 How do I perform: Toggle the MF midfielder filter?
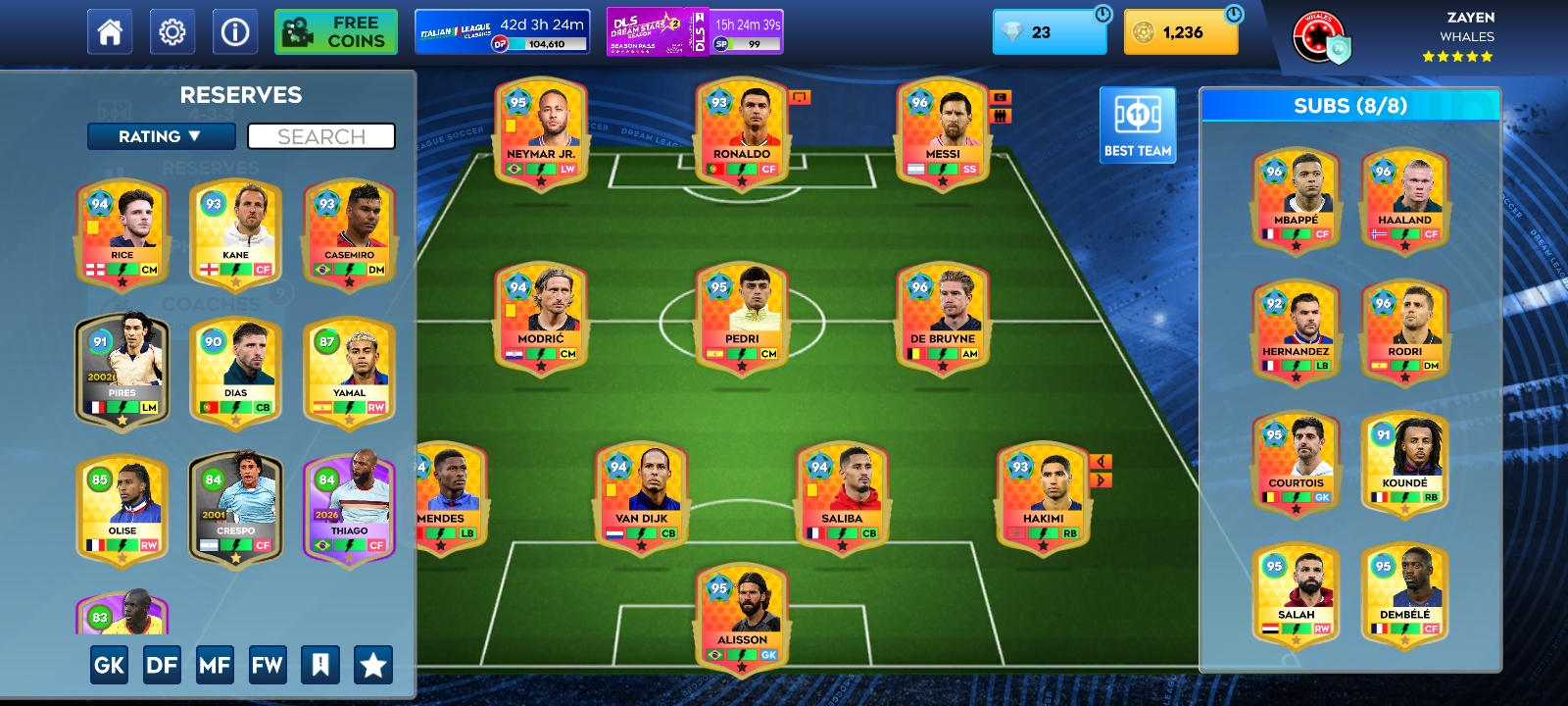pyautogui.click(x=216, y=664)
